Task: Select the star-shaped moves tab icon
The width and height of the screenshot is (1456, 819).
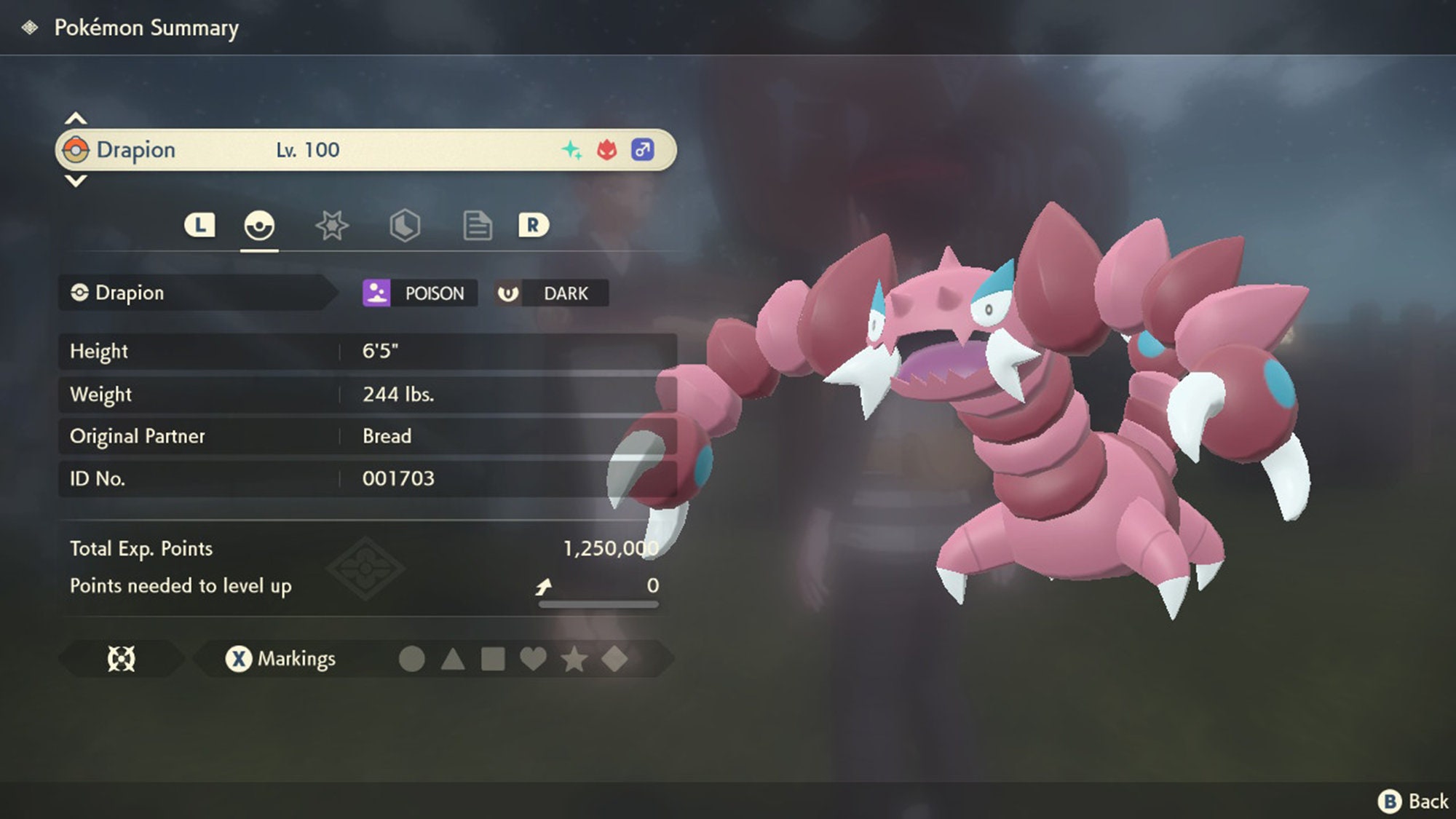Action: [x=331, y=226]
